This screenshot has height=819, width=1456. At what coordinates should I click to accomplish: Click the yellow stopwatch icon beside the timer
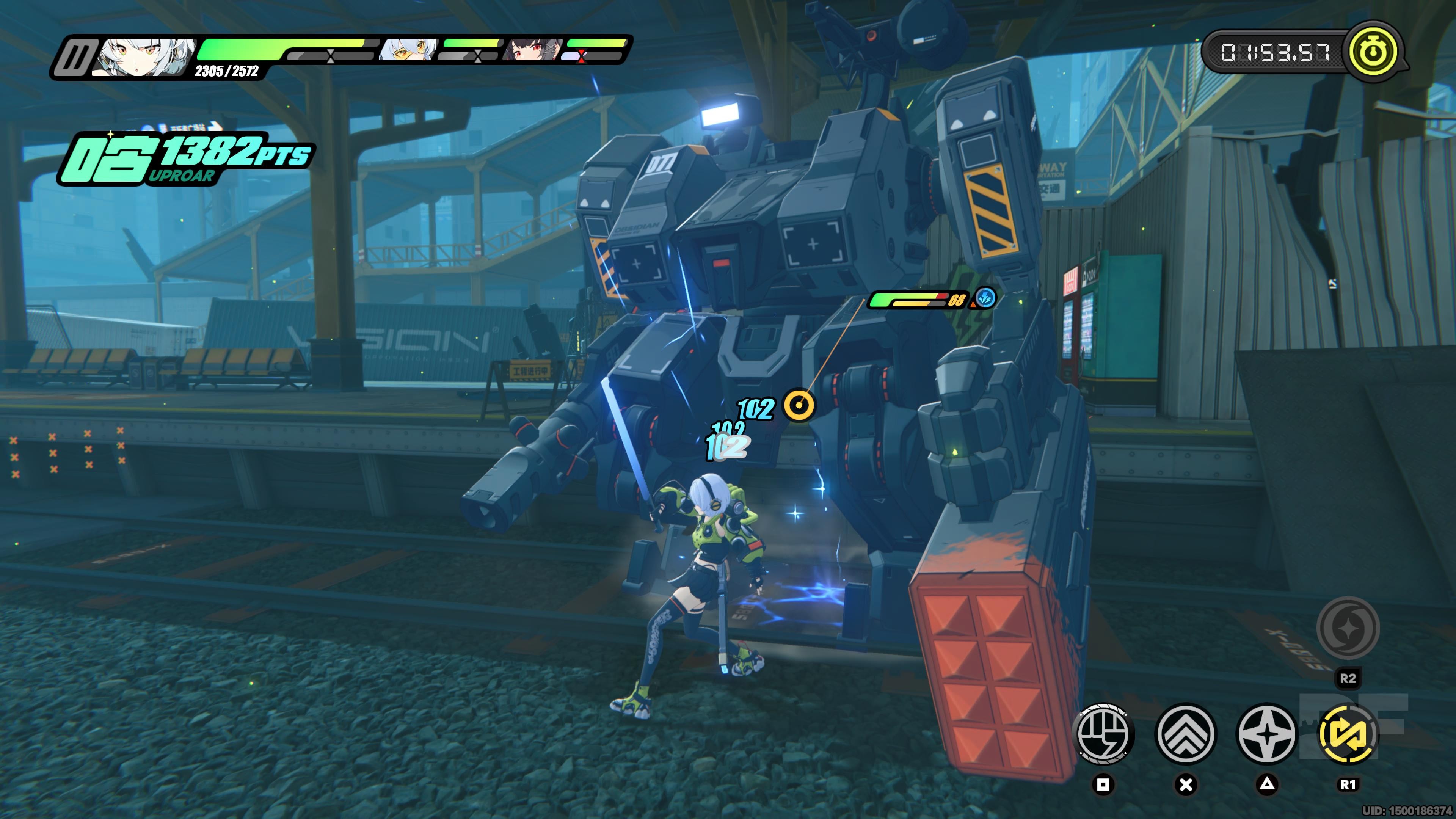[1373, 53]
